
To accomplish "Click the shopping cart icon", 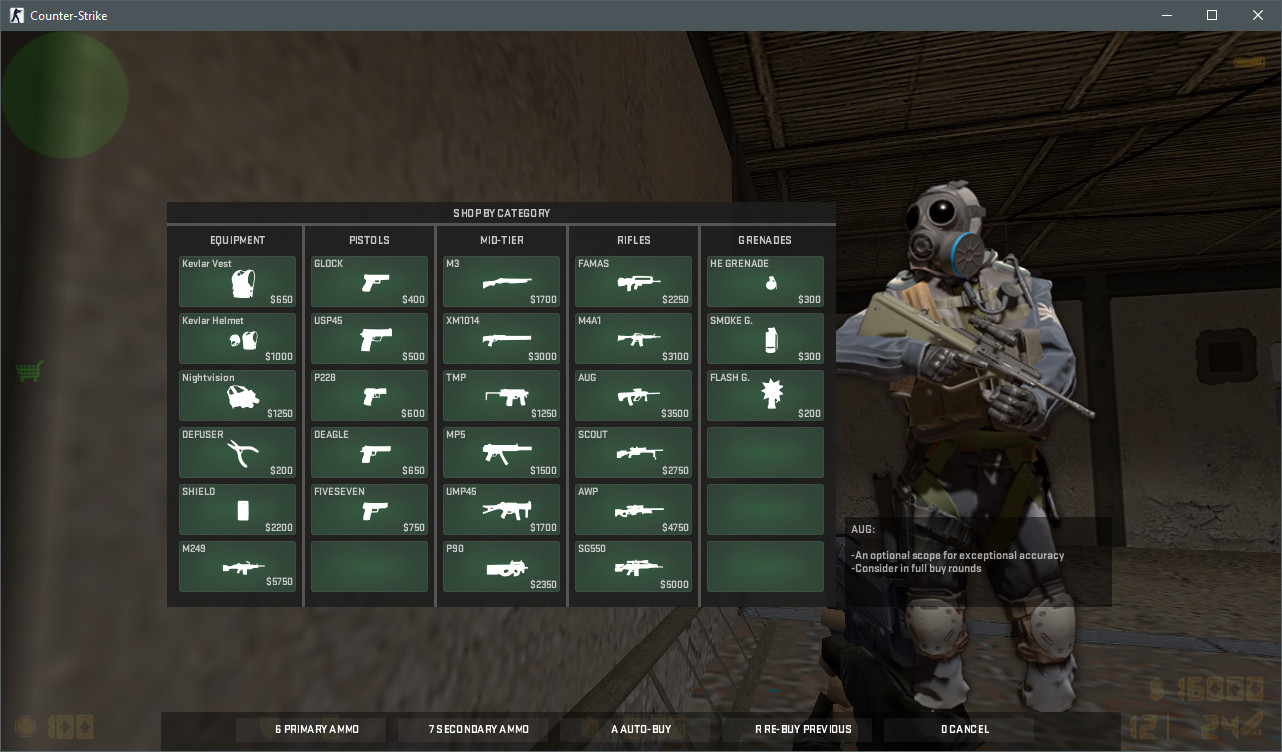I will coord(29,370).
